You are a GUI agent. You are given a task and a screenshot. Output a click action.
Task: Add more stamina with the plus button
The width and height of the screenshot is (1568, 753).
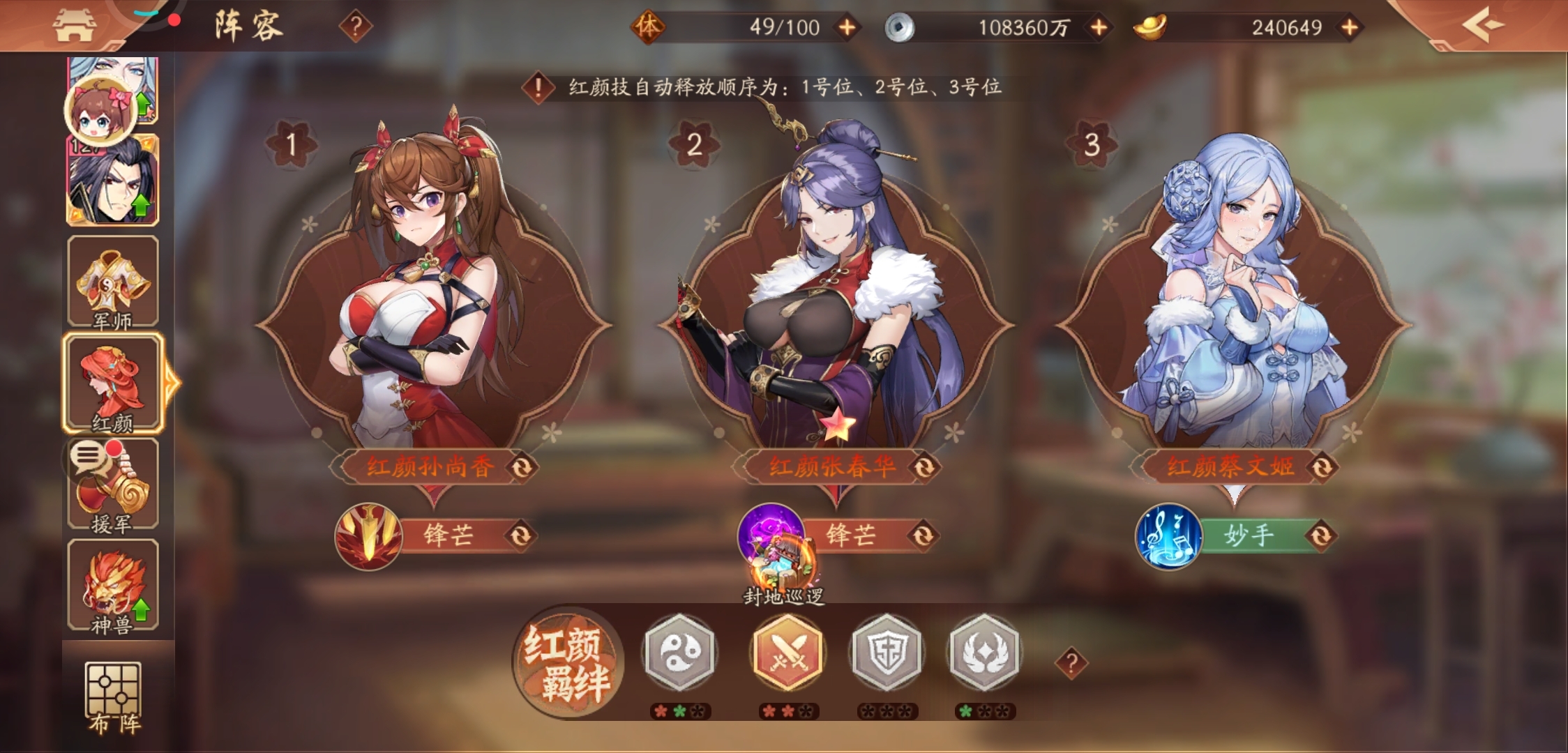[847, 27]
